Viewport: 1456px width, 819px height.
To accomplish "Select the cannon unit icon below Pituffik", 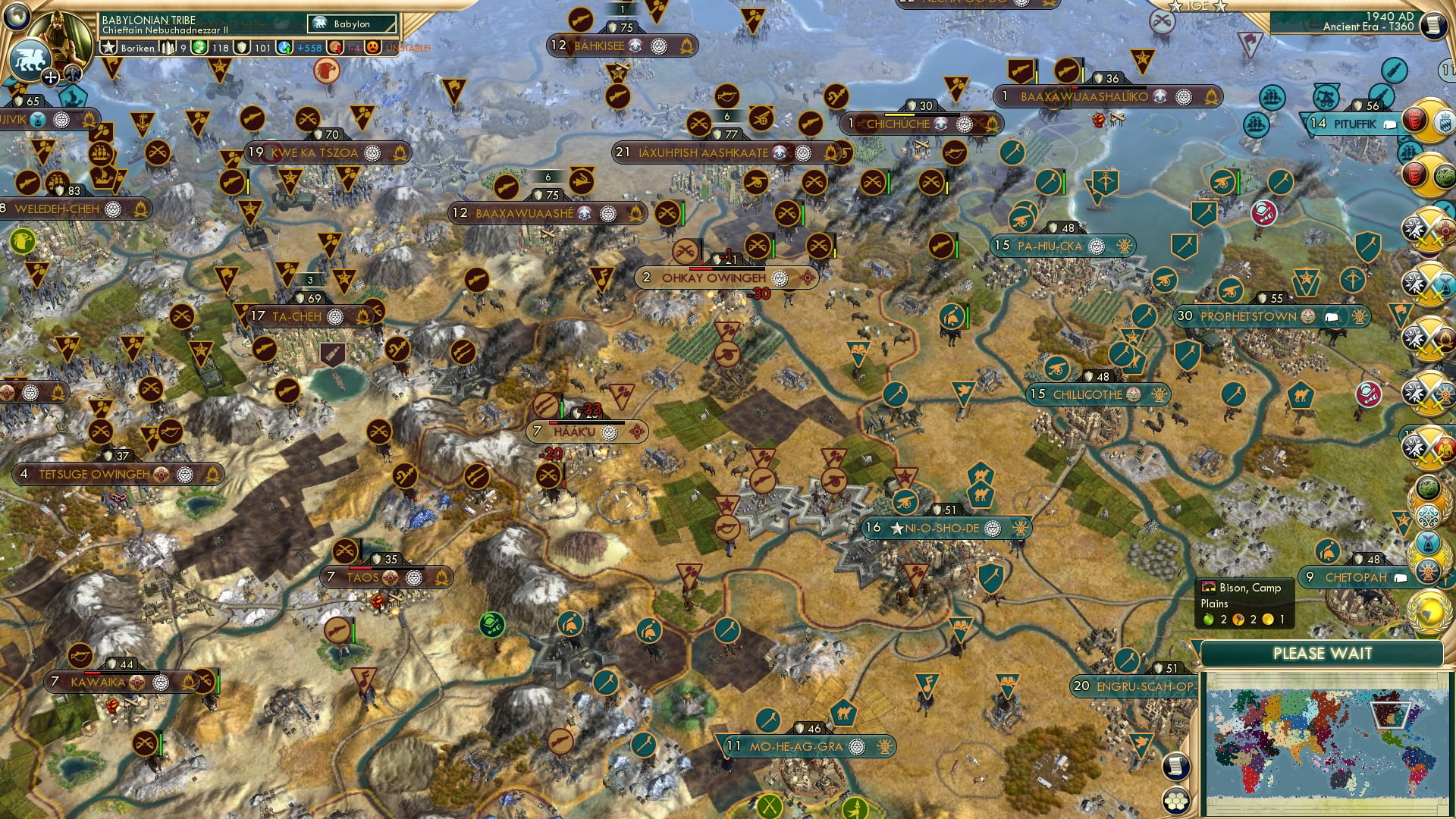I will point(1222,180).
